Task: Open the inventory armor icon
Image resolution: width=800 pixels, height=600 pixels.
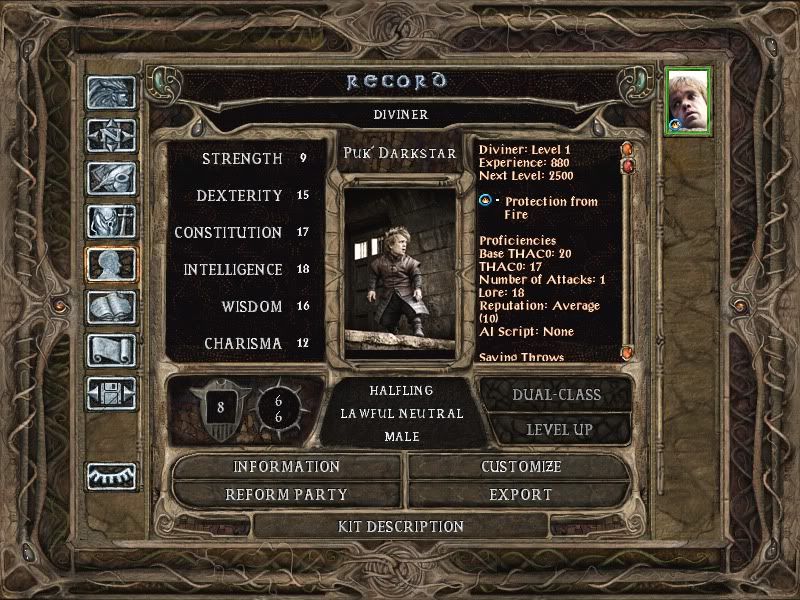Action: (110, 221)
